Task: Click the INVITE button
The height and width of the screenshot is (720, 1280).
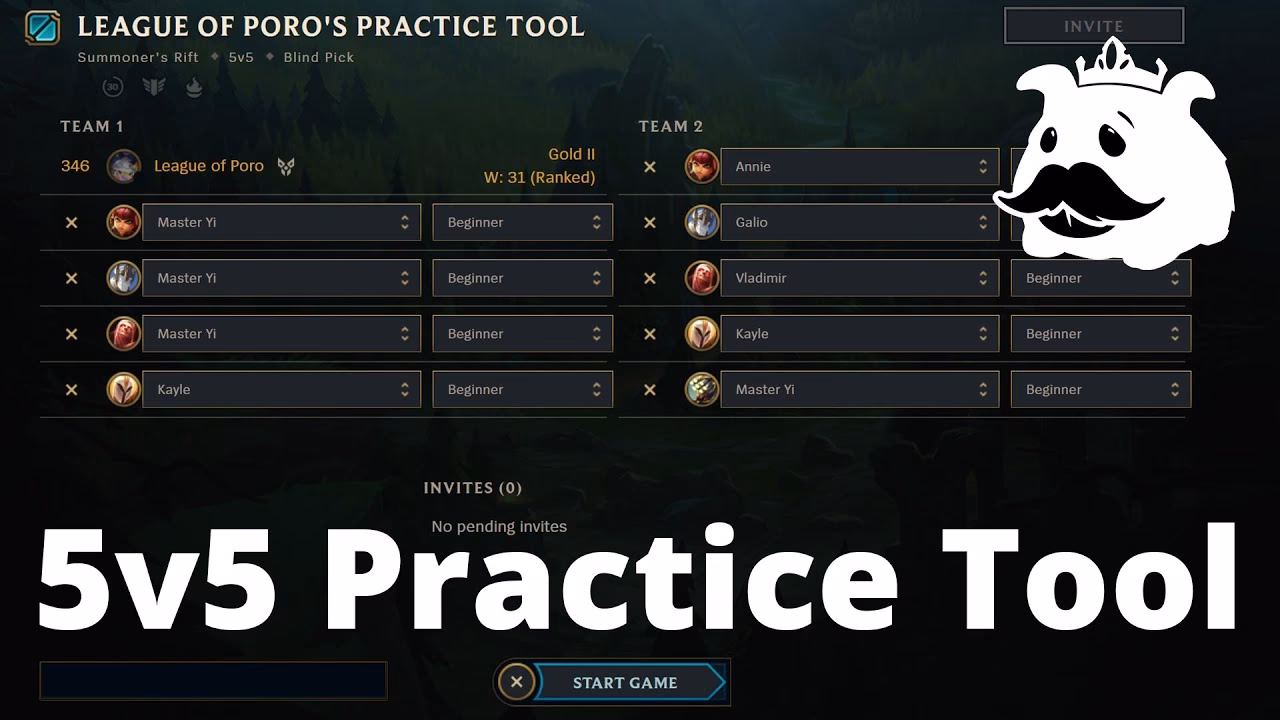Action: (1093, 25)
